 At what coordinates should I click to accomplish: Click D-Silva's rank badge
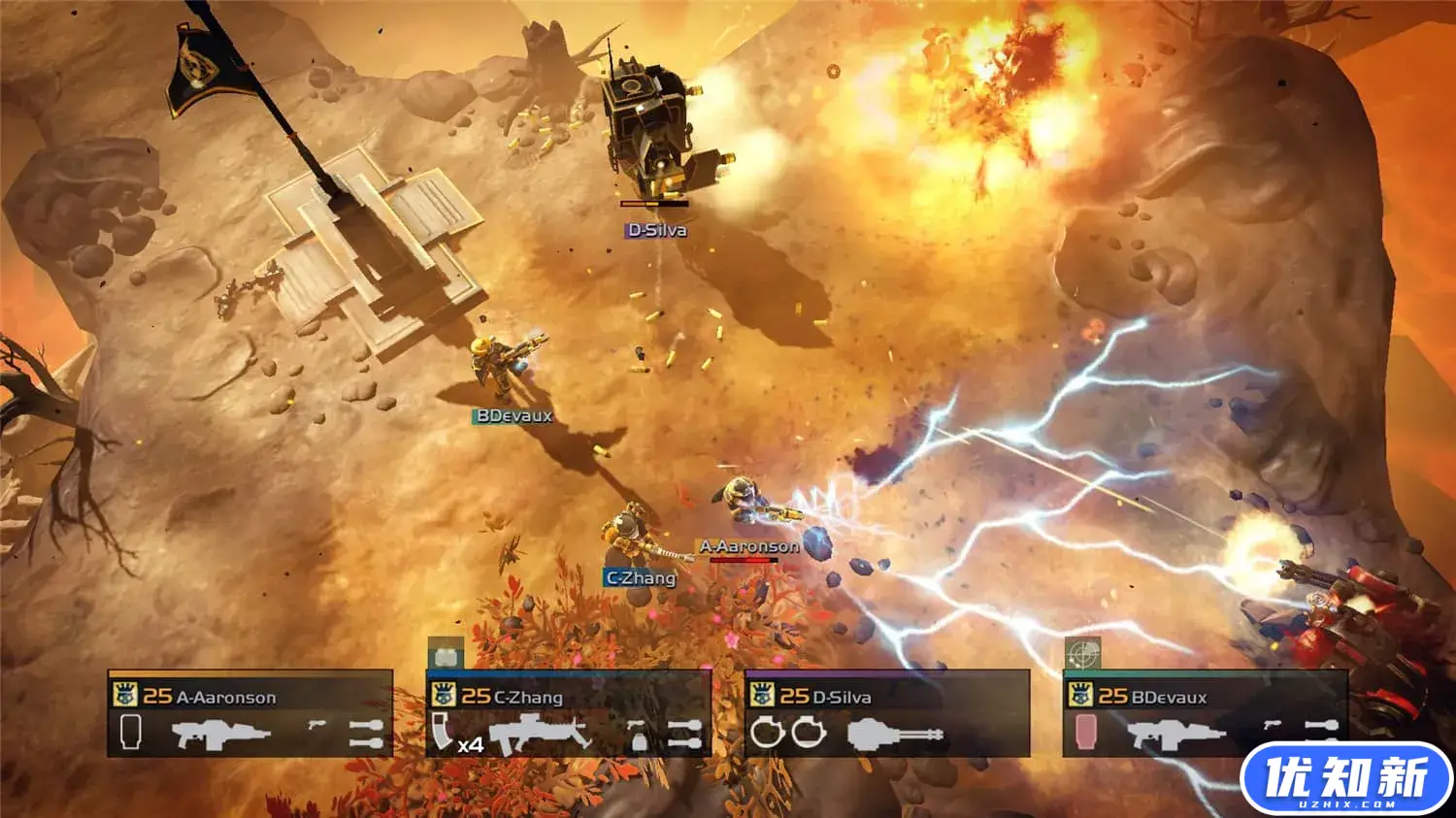(762, 695)
